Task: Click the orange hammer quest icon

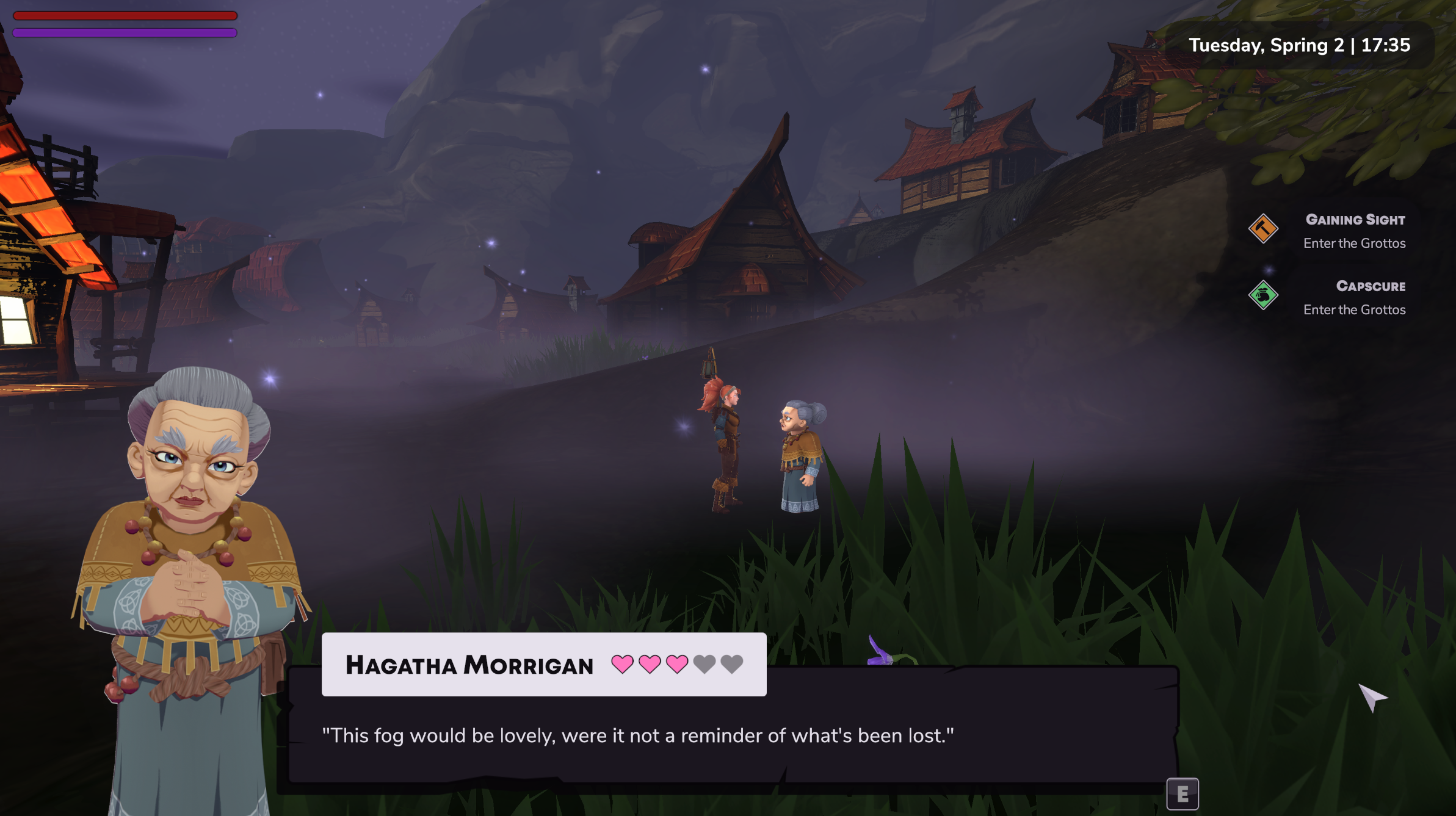Action: (x=1263, y=229)
